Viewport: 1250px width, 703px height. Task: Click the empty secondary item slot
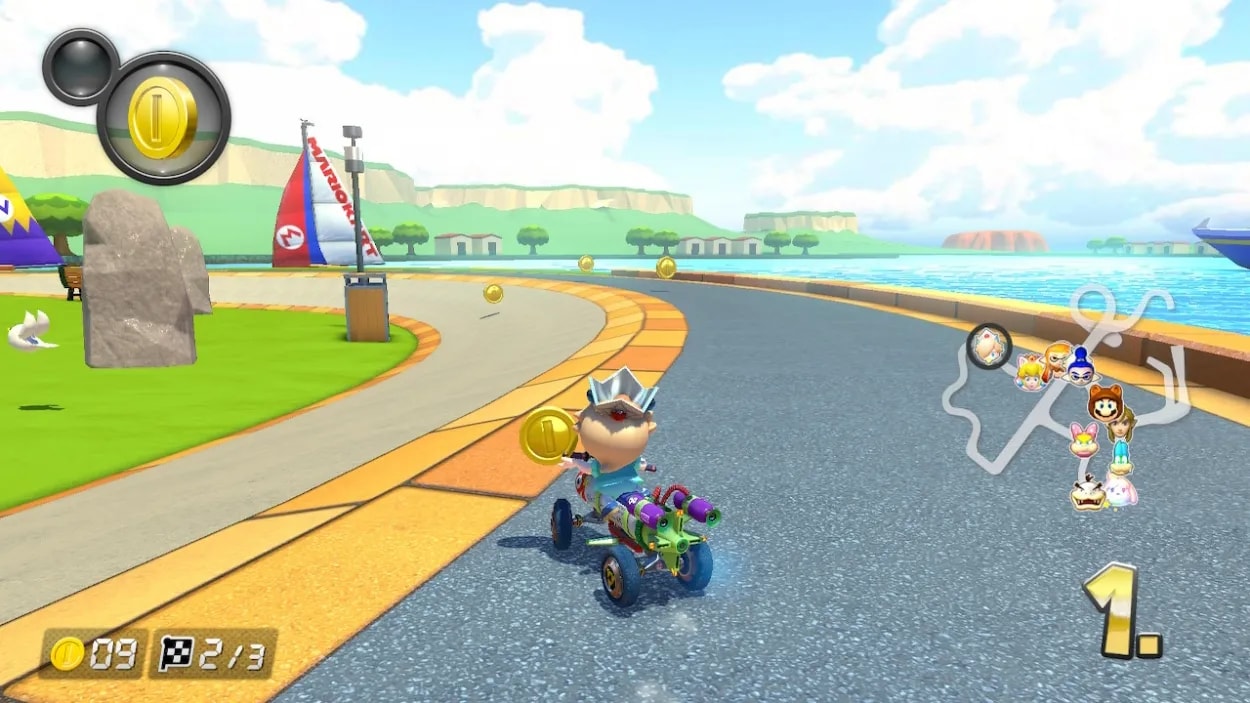pos(81,66)
